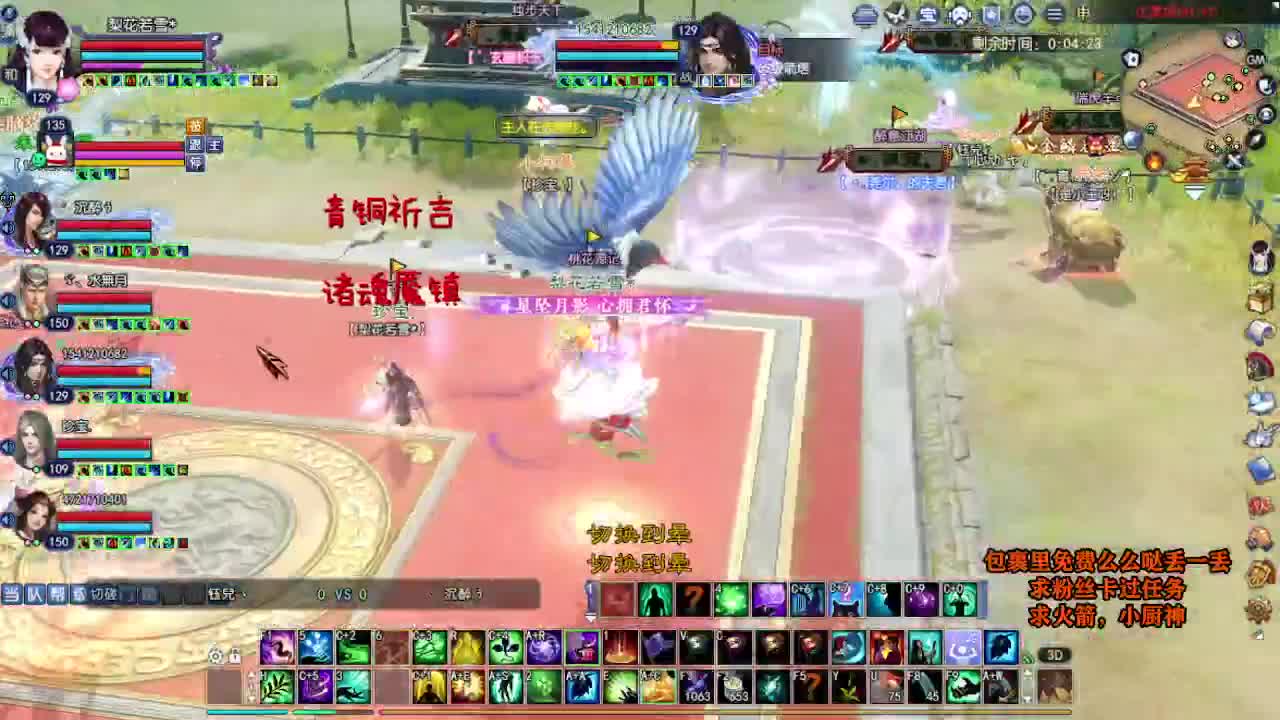Select the butterfly wings icon in top toolbar
Viewport: 1280px width, 720px height.
click(895, 15)
